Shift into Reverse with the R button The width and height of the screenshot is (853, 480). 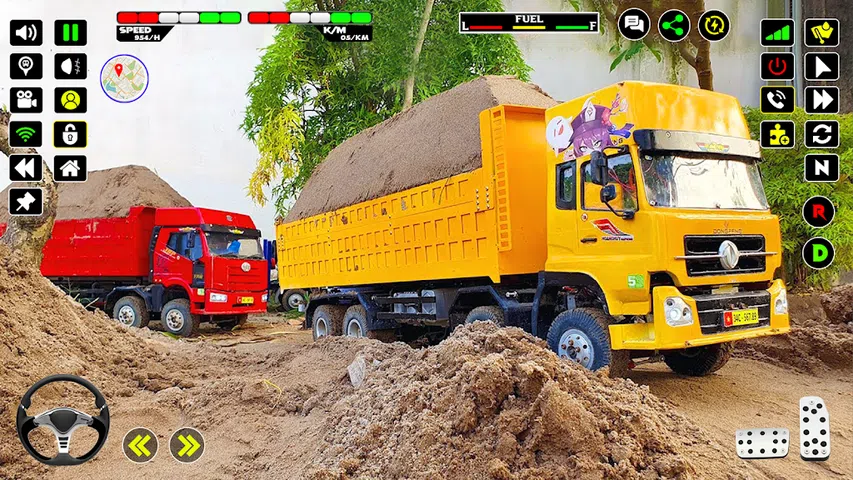[818, 211]
